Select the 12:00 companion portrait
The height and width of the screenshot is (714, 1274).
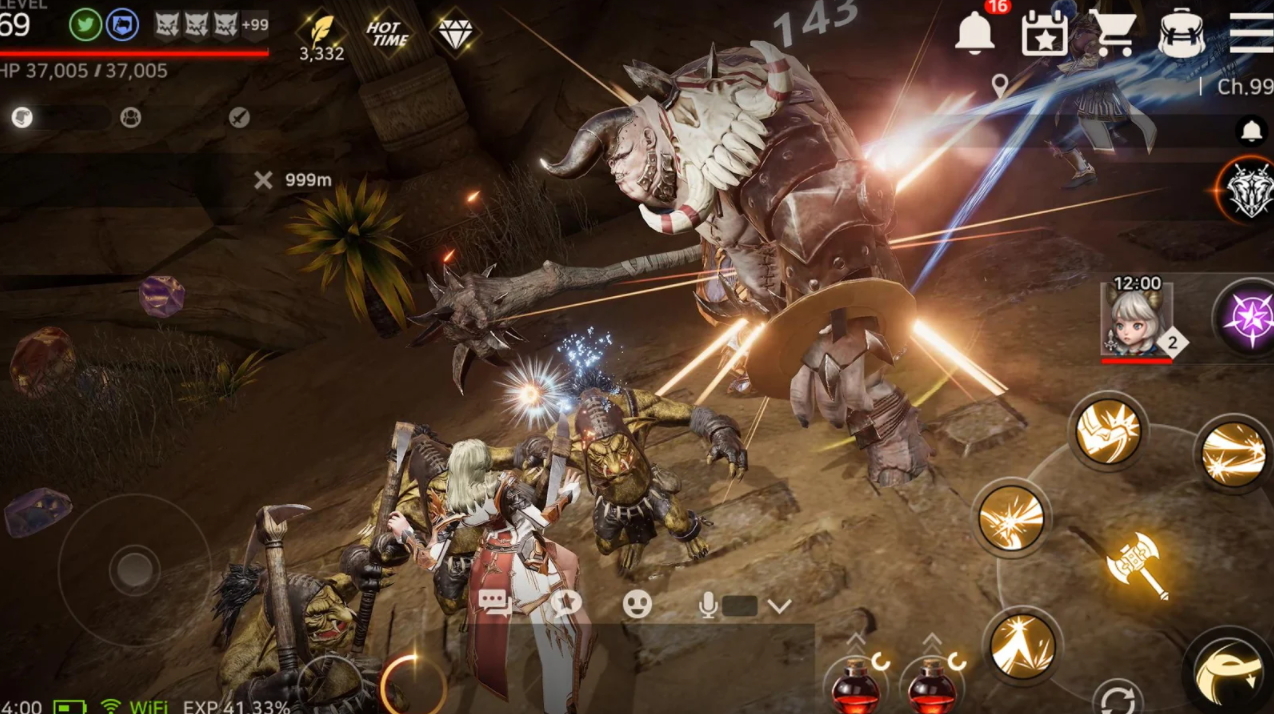[x=1136, y=317]
